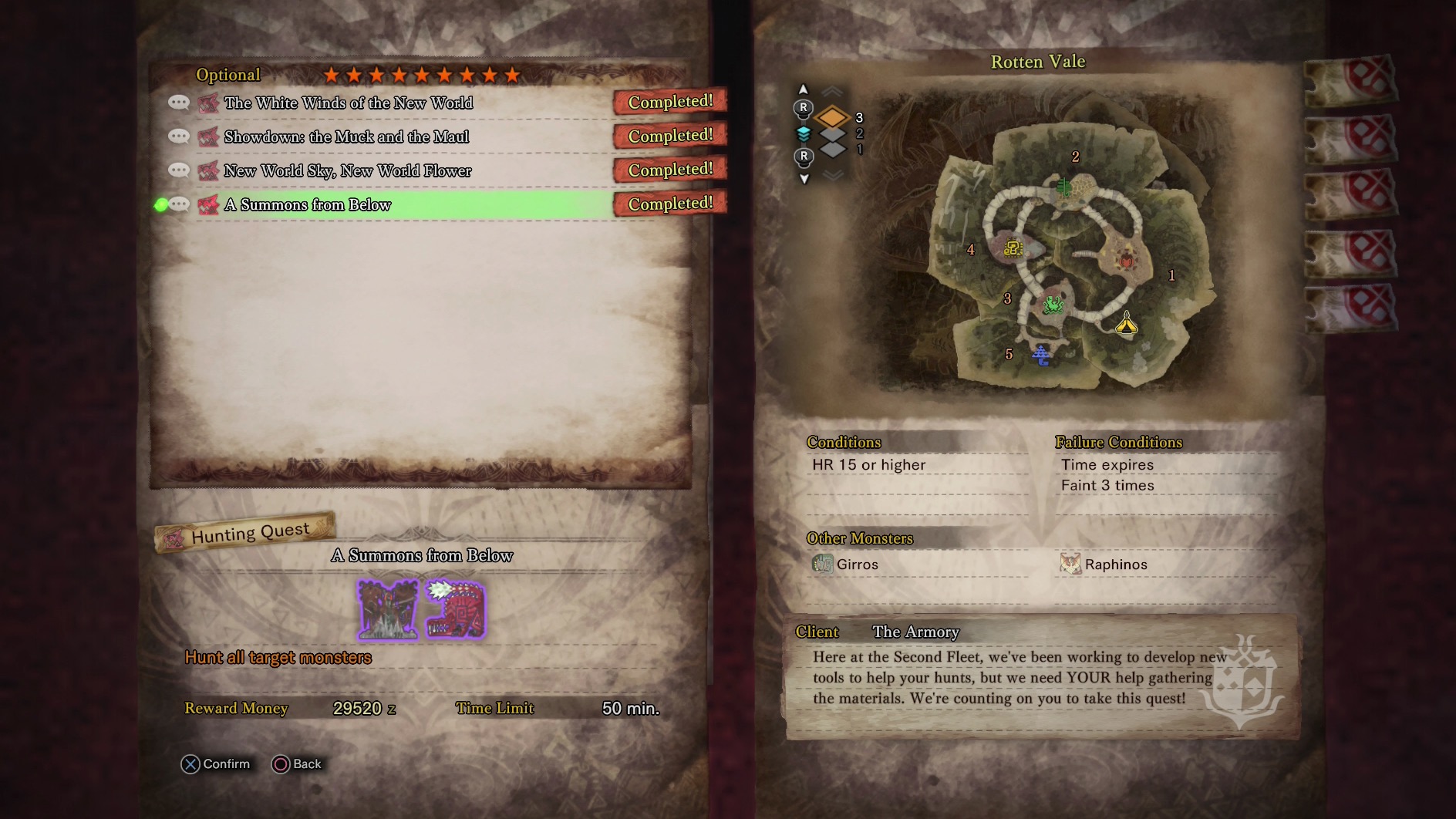
Task: Click the green monster marker on map
Action: point(1053,305)
